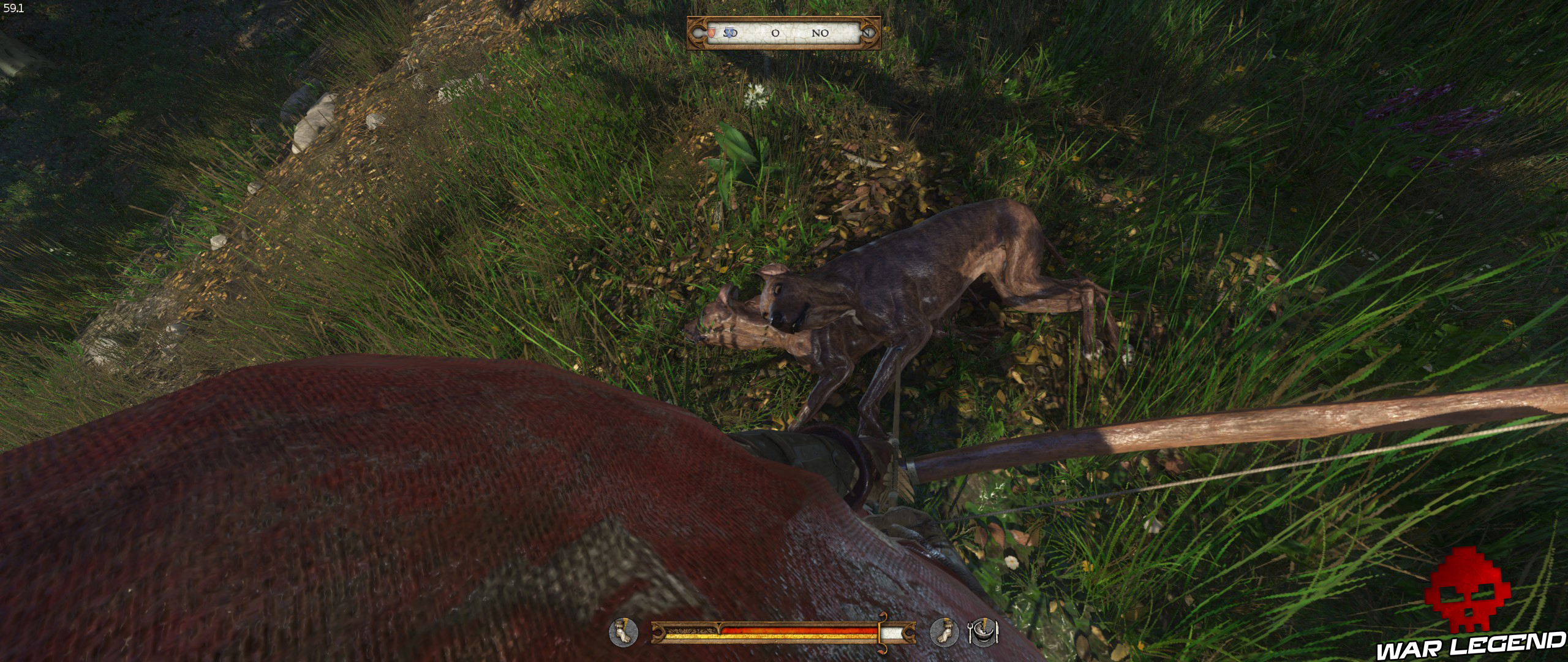Click the N direction letter on the compass
1568x662 pixels.
point(867,34)
